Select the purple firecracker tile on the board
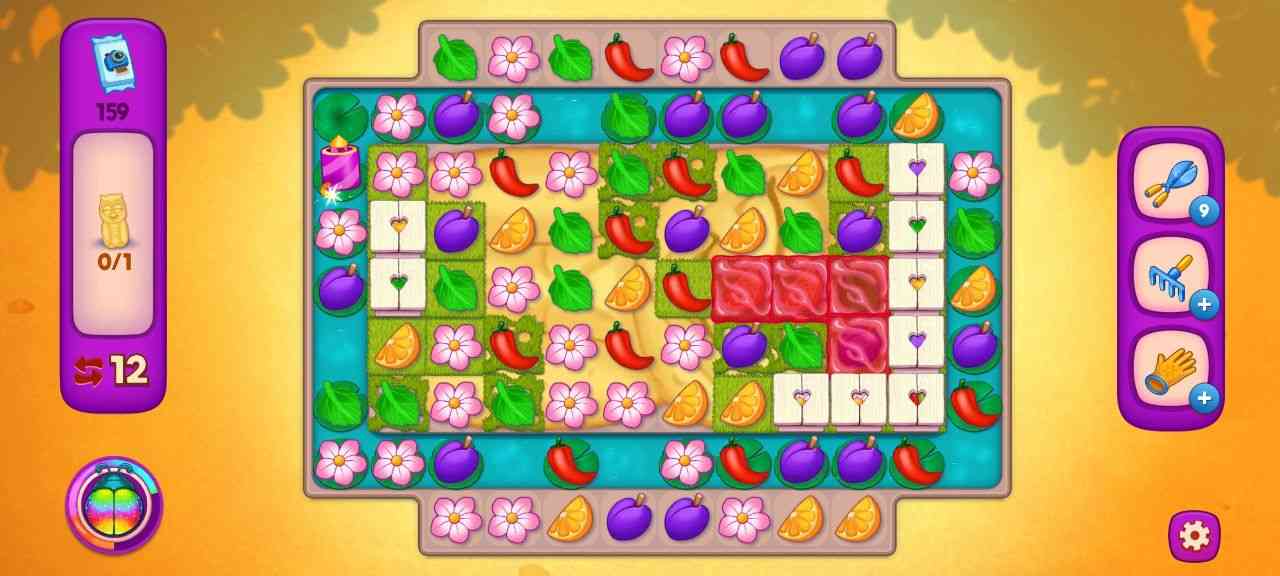Screen dimensions: 1280x576 click(x=339, y=168)
